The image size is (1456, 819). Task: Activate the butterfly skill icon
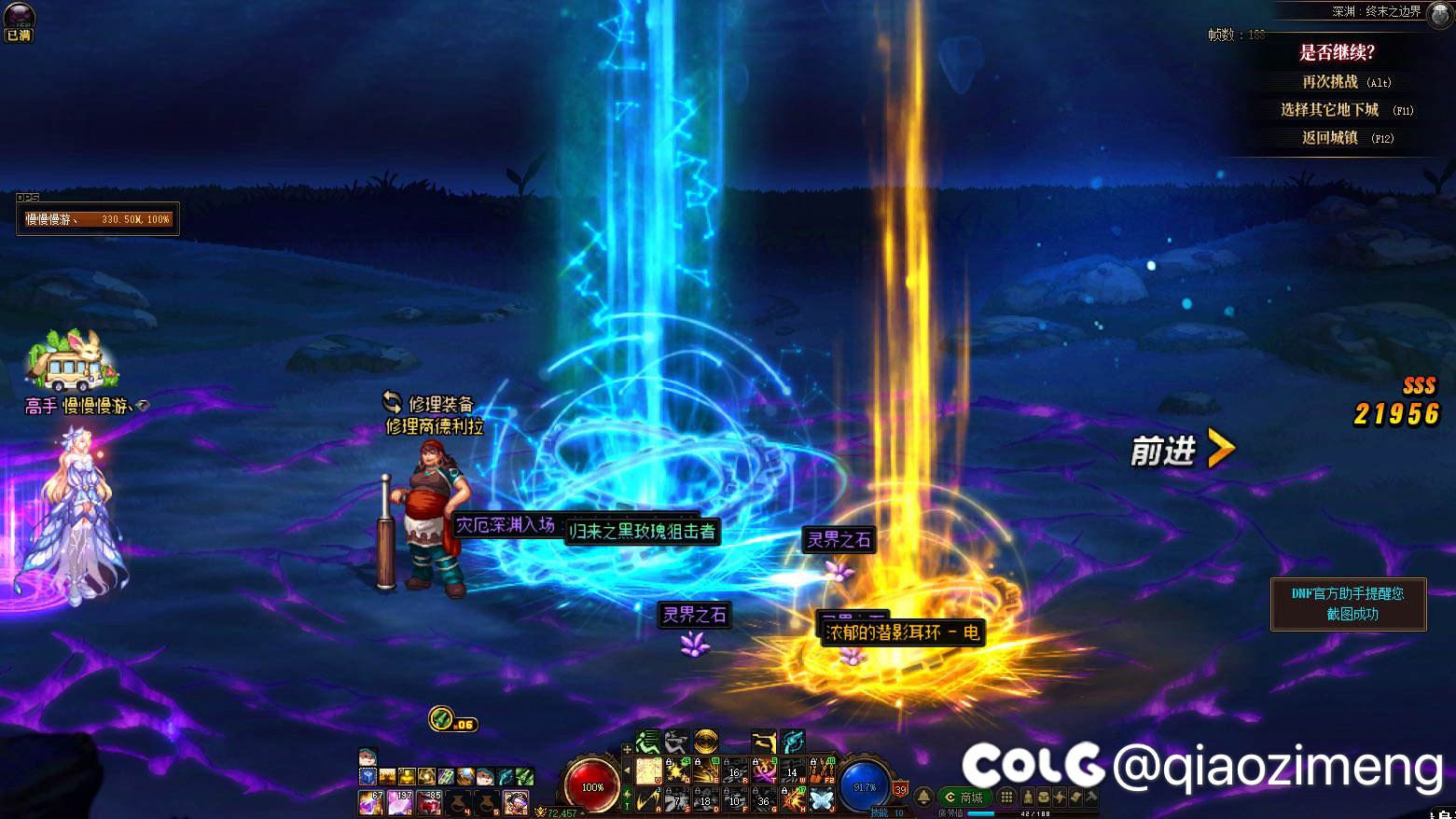[821, 799]
